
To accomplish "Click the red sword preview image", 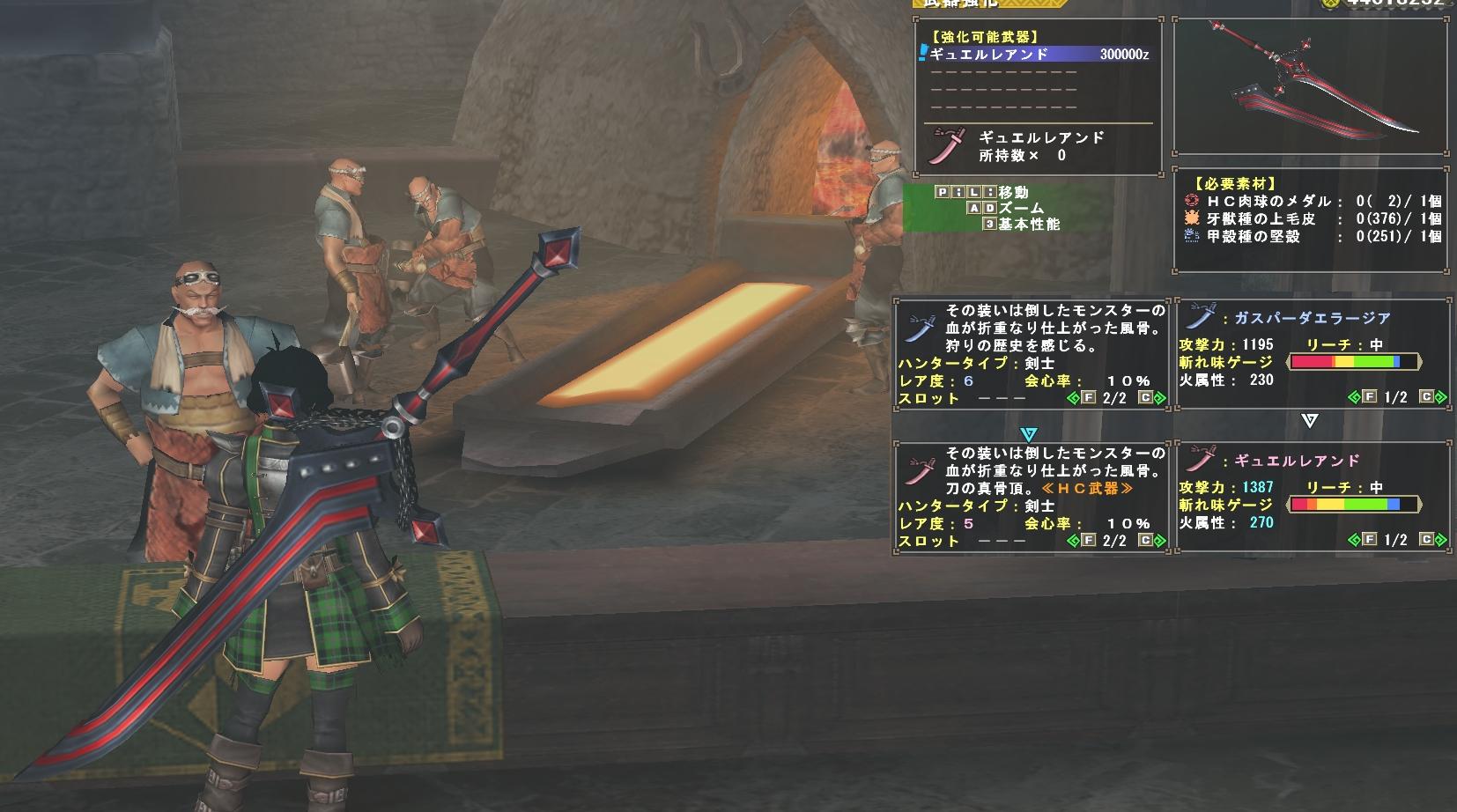I will coord(1310,88).
